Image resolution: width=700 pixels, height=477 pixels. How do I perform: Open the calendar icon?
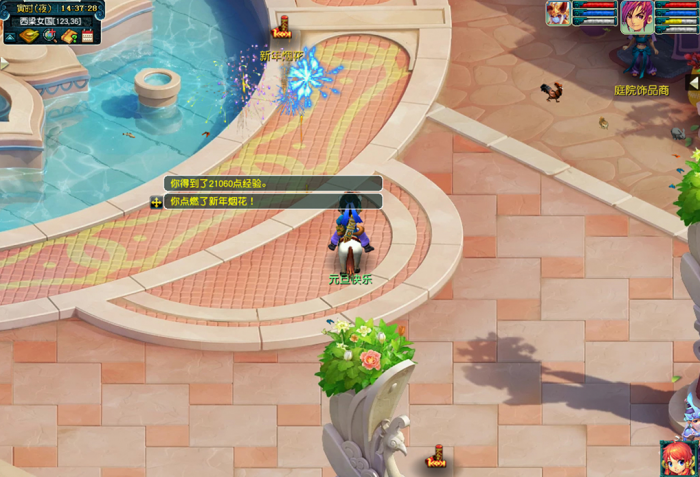pyautogui.click(x=87, y=36)
